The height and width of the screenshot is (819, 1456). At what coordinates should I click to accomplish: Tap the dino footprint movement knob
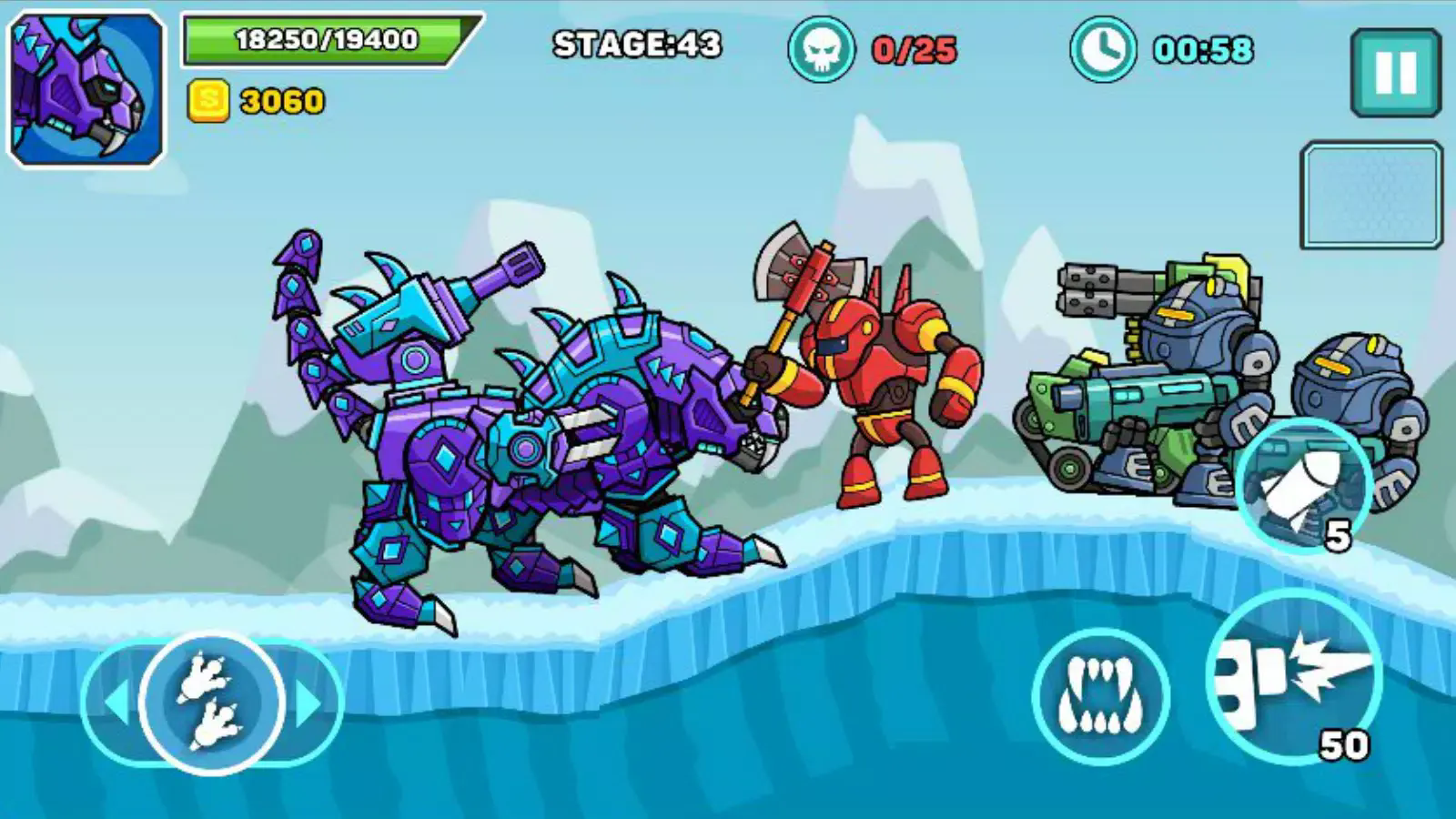[x=212, y=703]
